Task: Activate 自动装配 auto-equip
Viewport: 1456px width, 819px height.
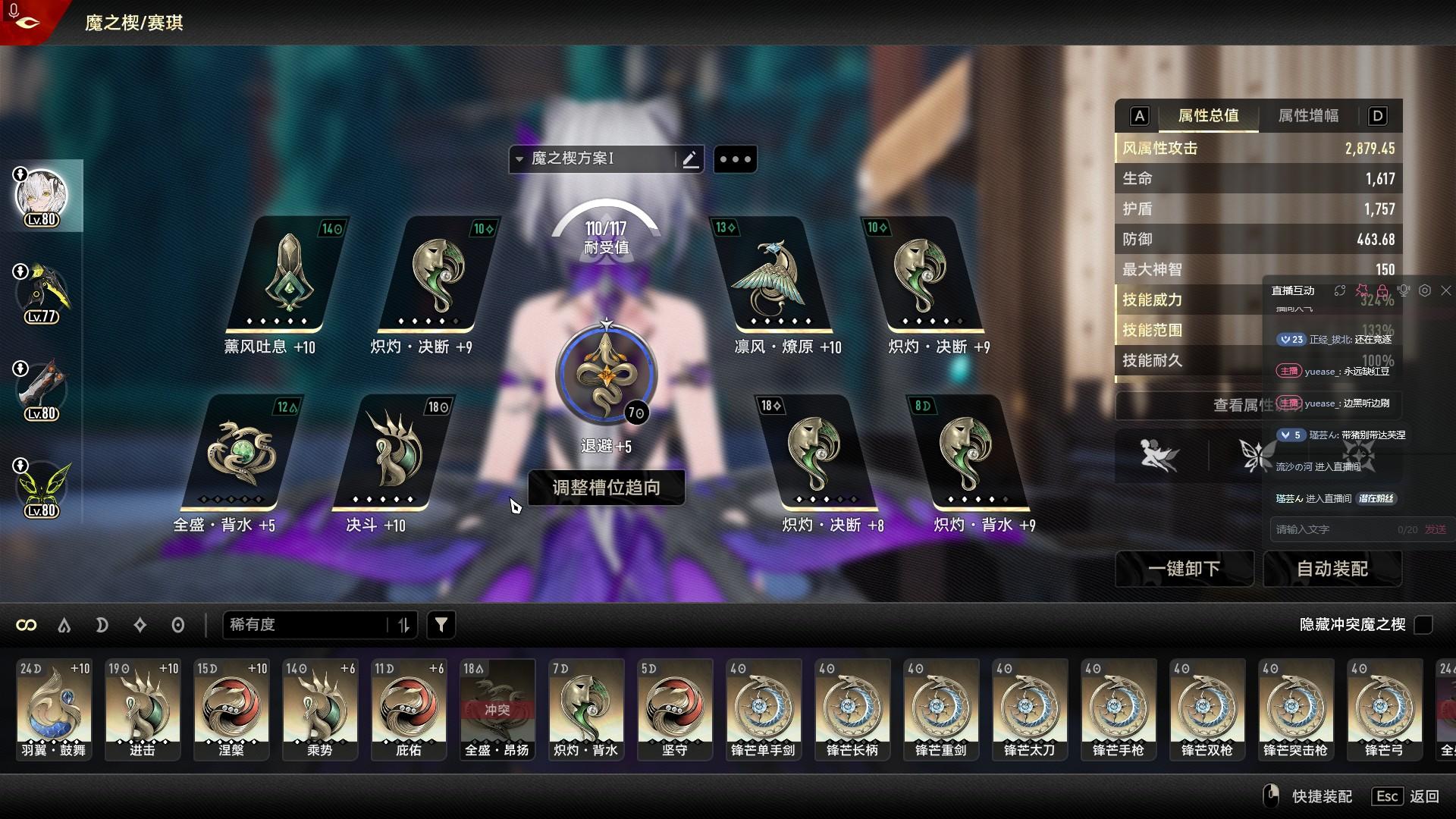Action: pos(1332,569)
